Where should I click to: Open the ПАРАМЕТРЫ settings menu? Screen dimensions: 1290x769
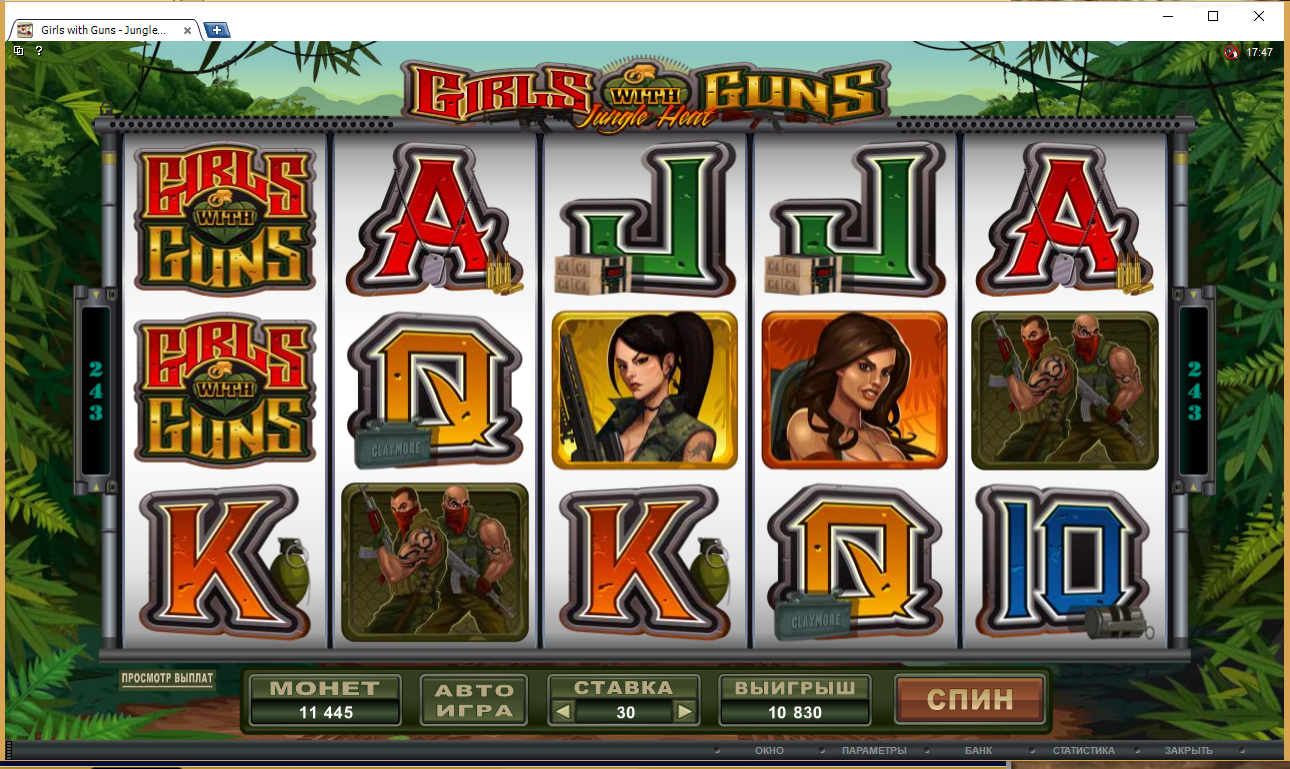873,750
